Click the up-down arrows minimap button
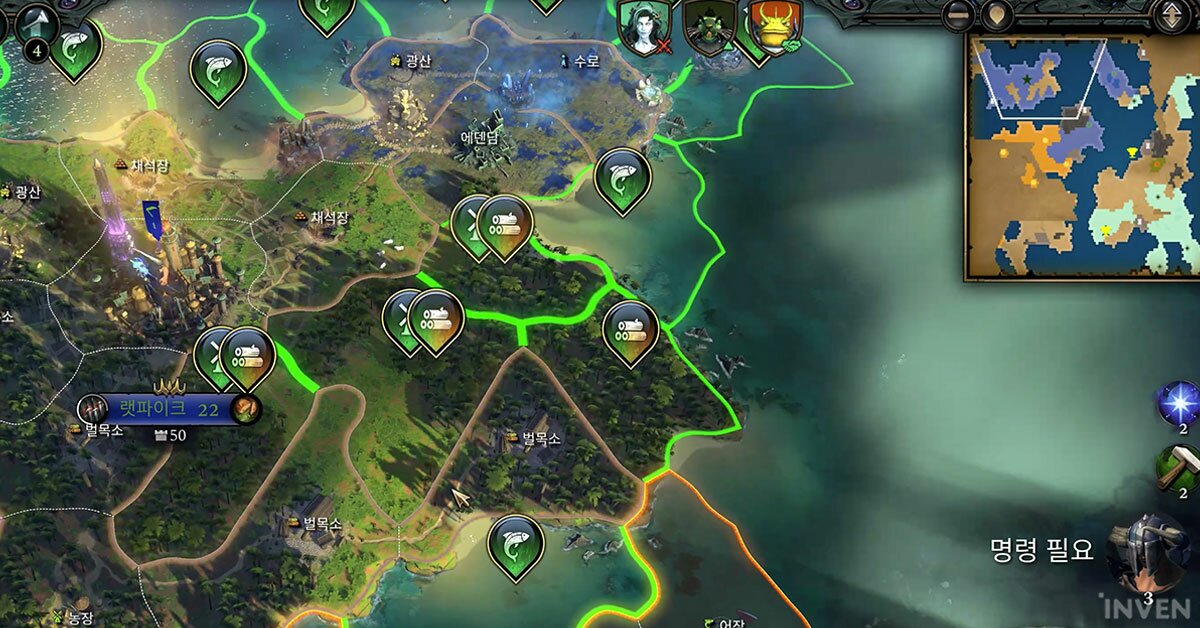Viewport: 1200px width, 628px height. click(1169, 15)
